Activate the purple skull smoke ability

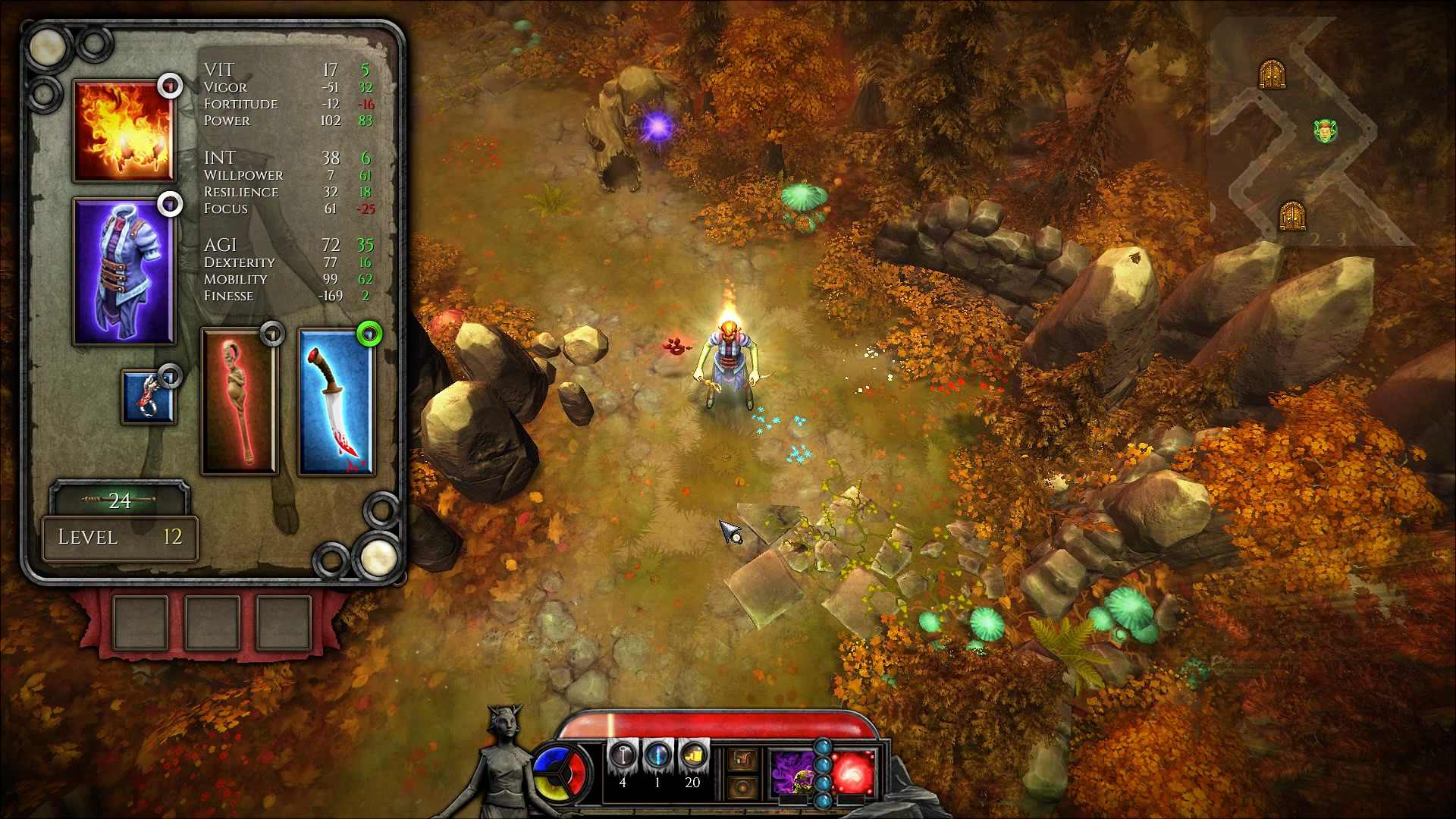tap(792, 772)
